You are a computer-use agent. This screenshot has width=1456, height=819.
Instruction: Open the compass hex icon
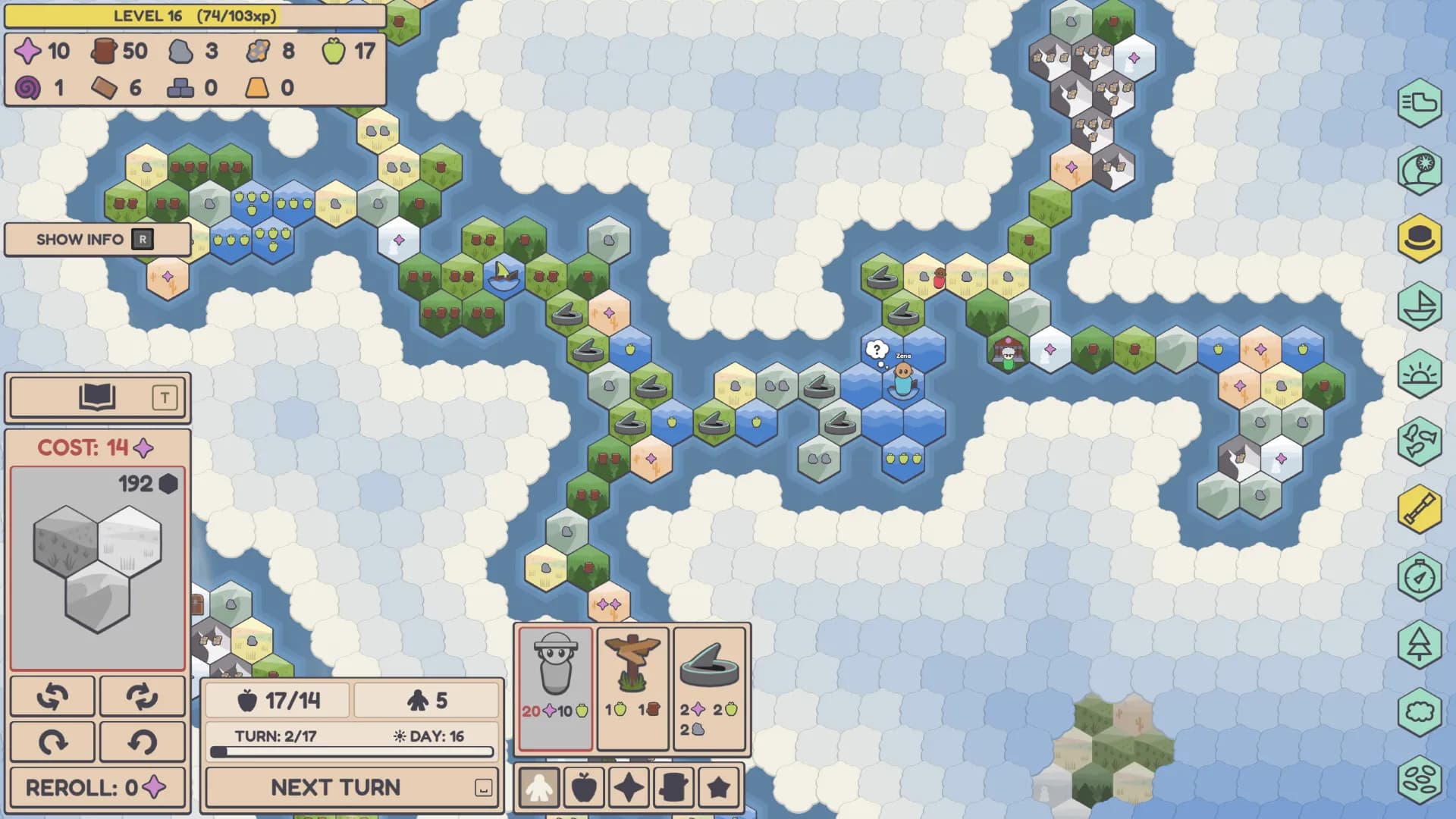coord(1420,577)
